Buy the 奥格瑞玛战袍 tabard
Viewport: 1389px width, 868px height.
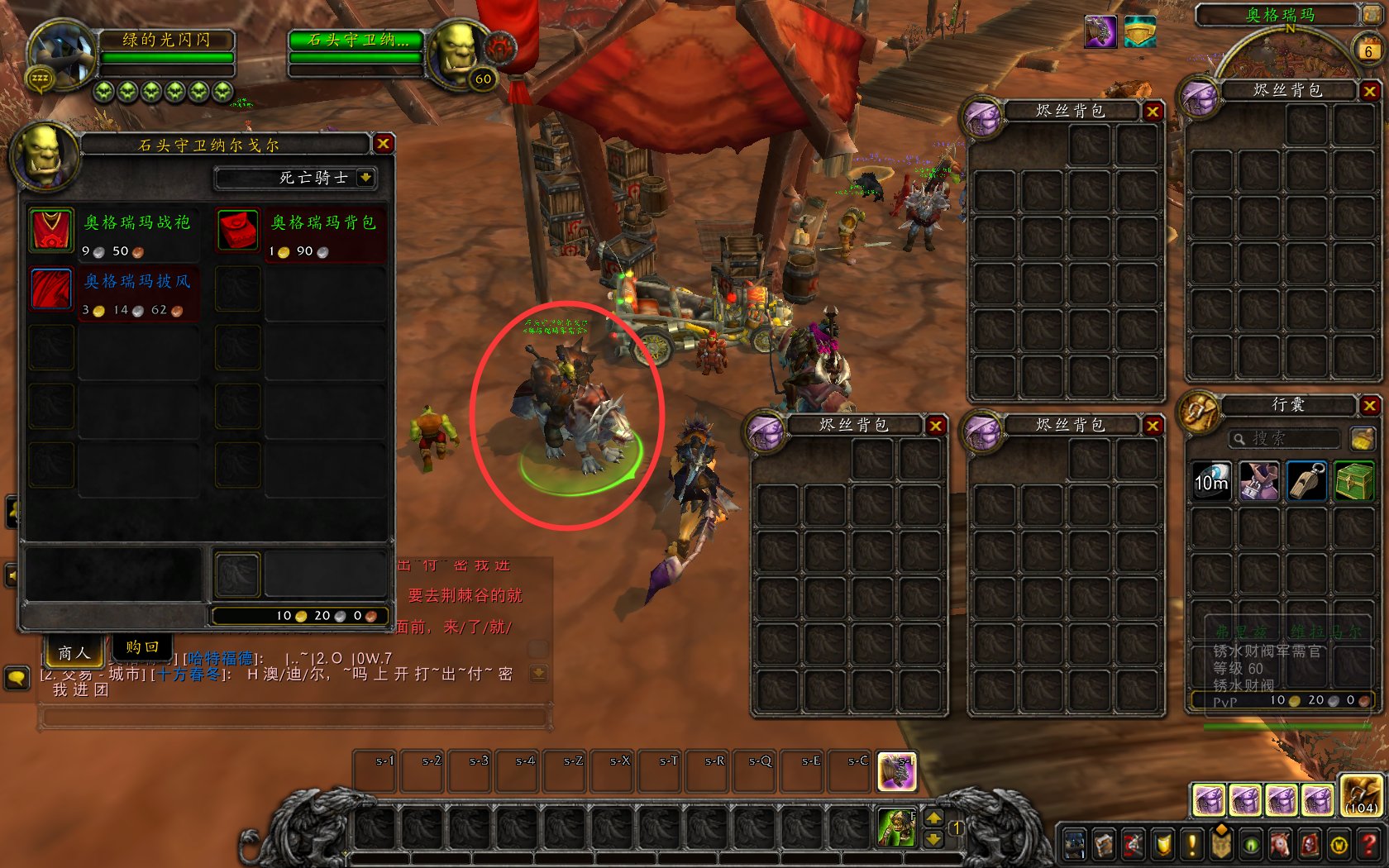click(51, 229)
